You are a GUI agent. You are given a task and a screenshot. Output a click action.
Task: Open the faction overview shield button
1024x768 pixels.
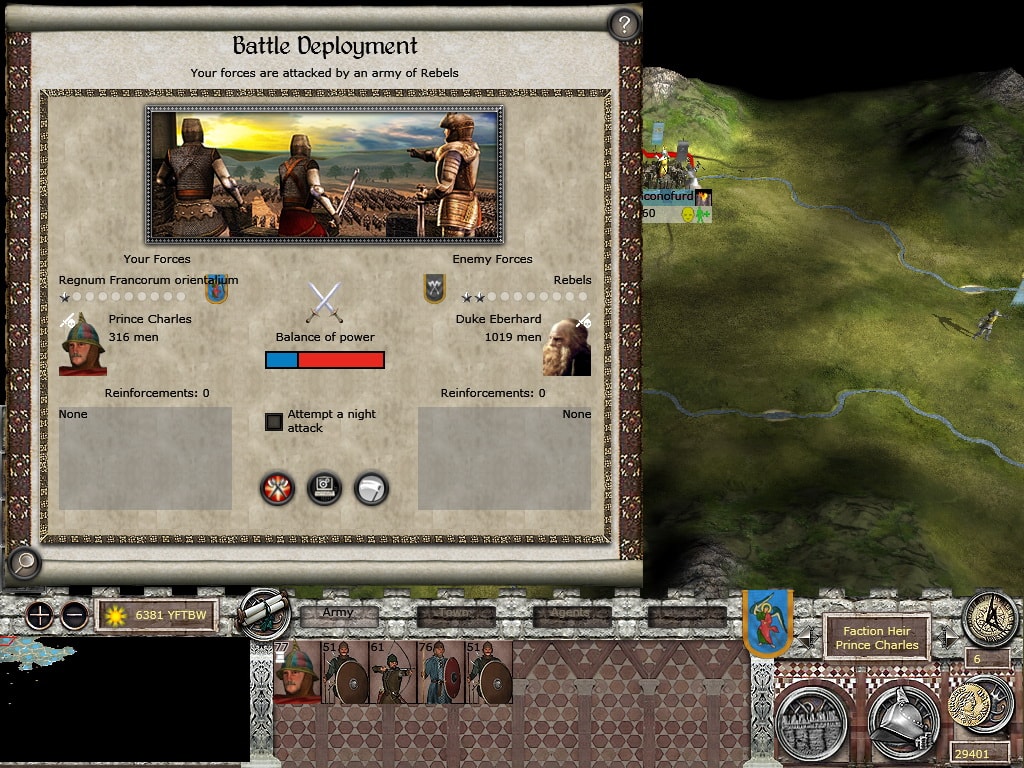[767, 621]
